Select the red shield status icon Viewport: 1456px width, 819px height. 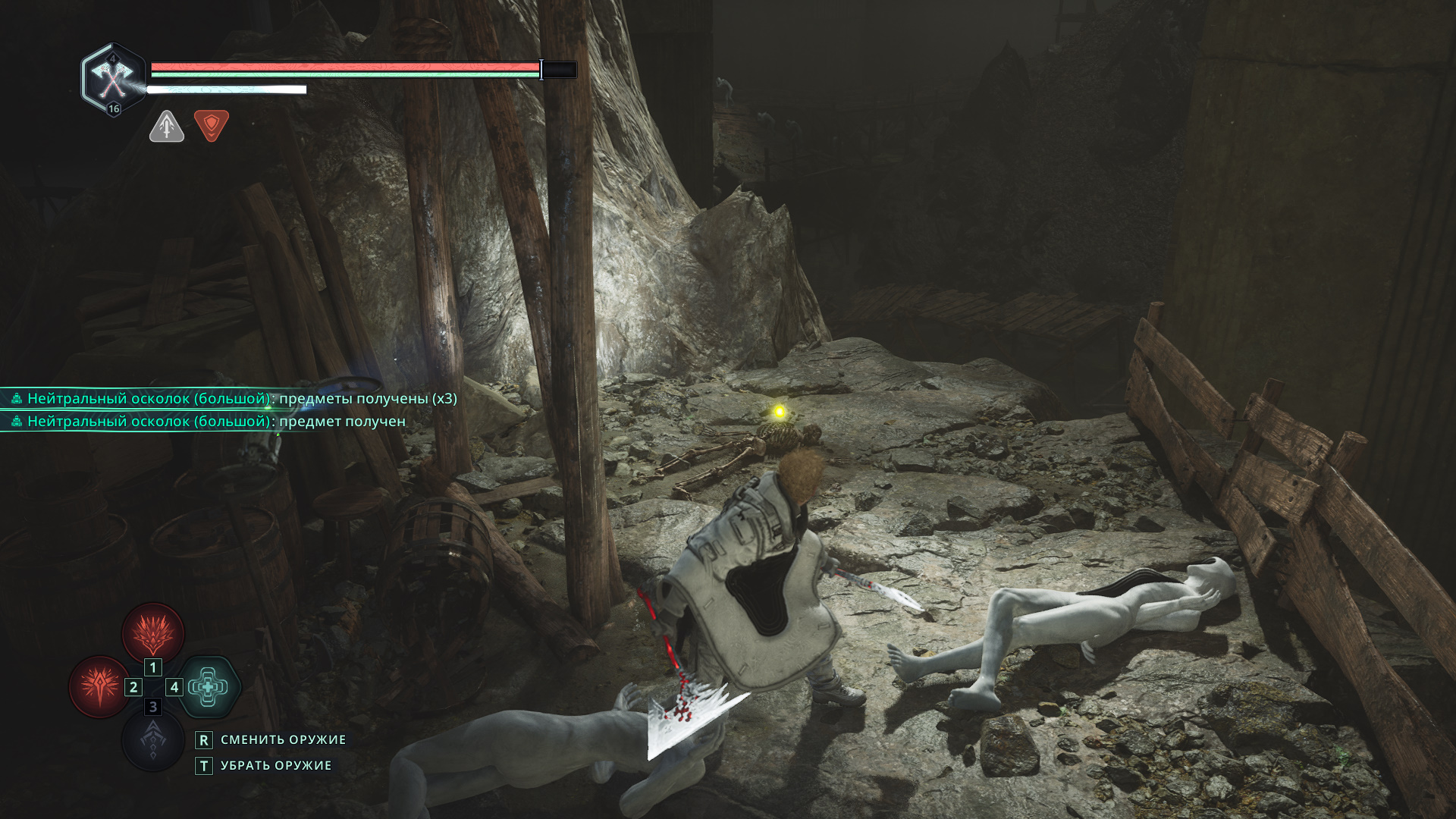tap(212, 125)
